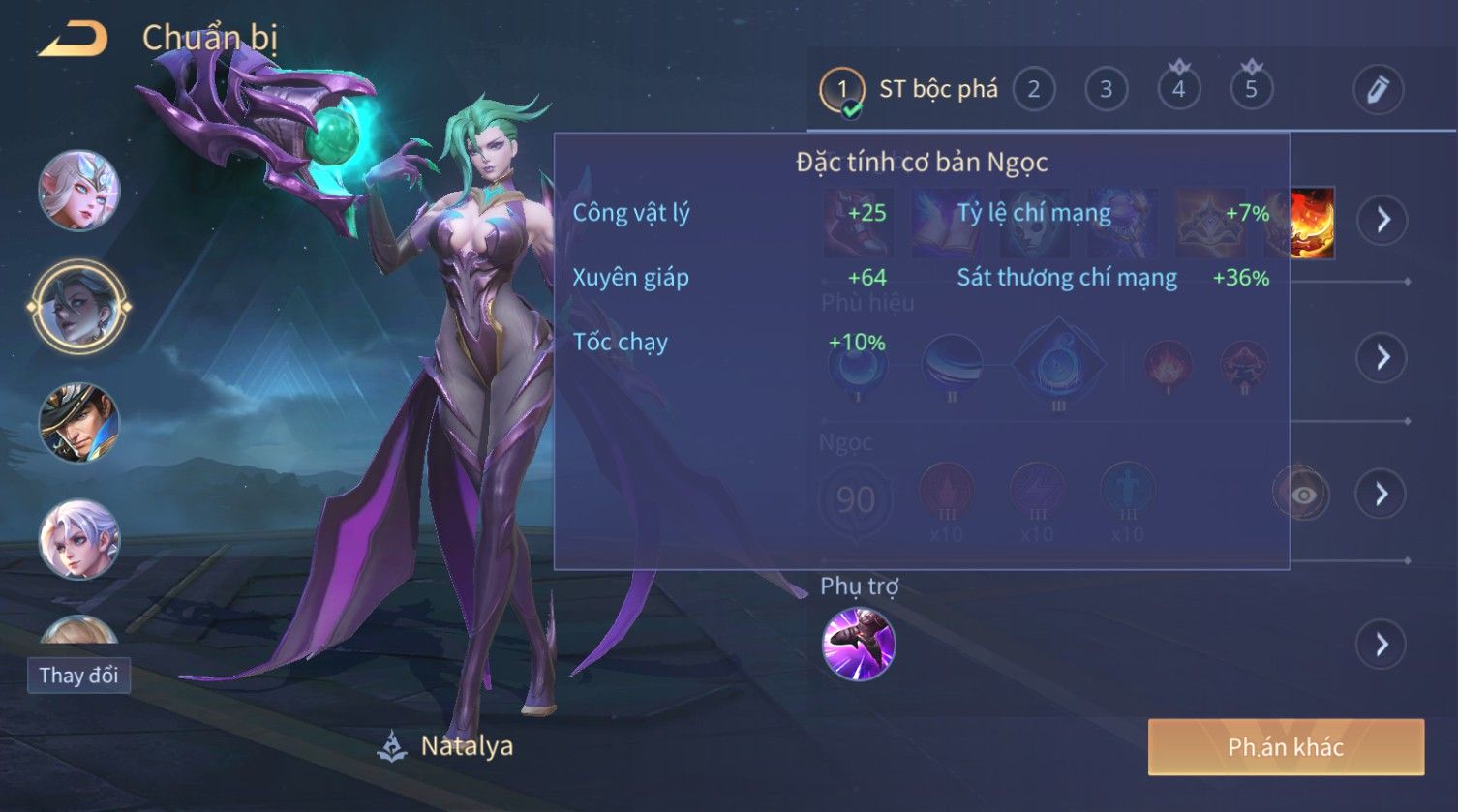
Task: Select the Phụ trợ skill icon
Action: click(858, 644)
